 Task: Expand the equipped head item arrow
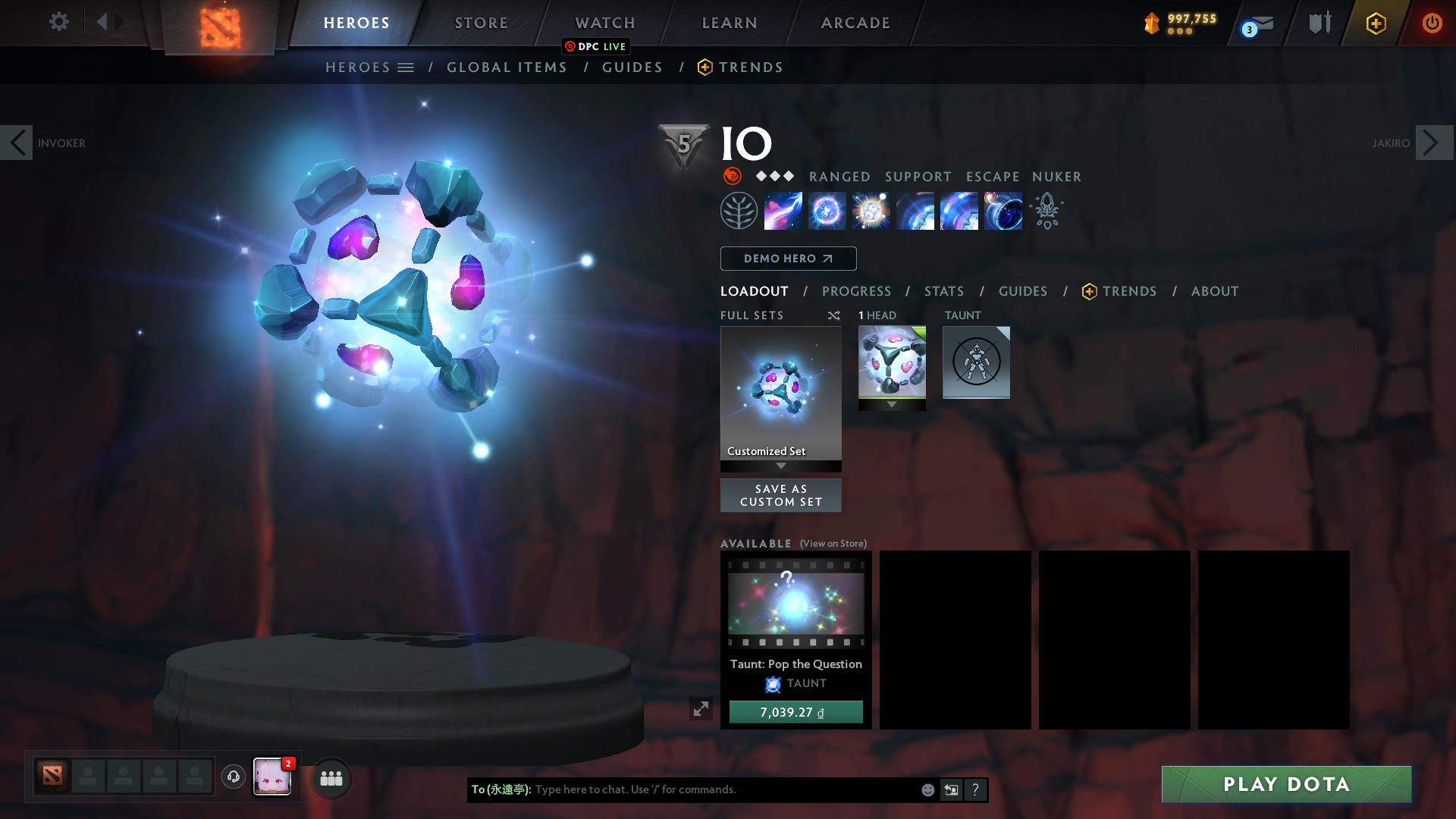coord(892,404)
